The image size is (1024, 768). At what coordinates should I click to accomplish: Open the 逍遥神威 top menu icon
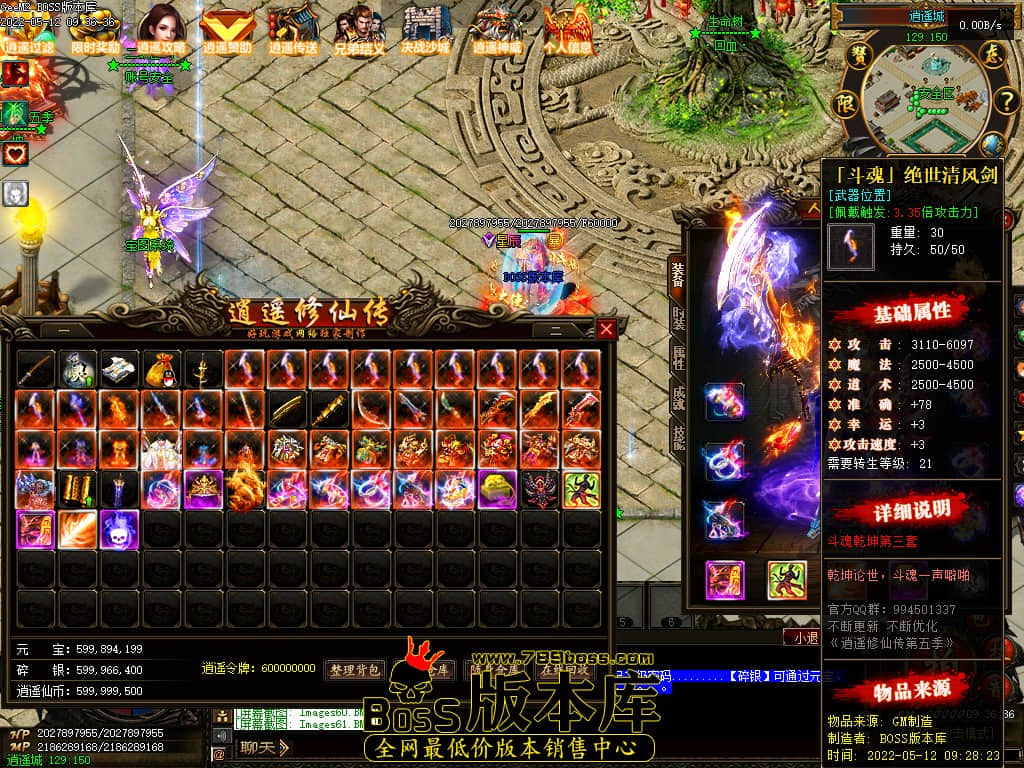pos(496,31)
